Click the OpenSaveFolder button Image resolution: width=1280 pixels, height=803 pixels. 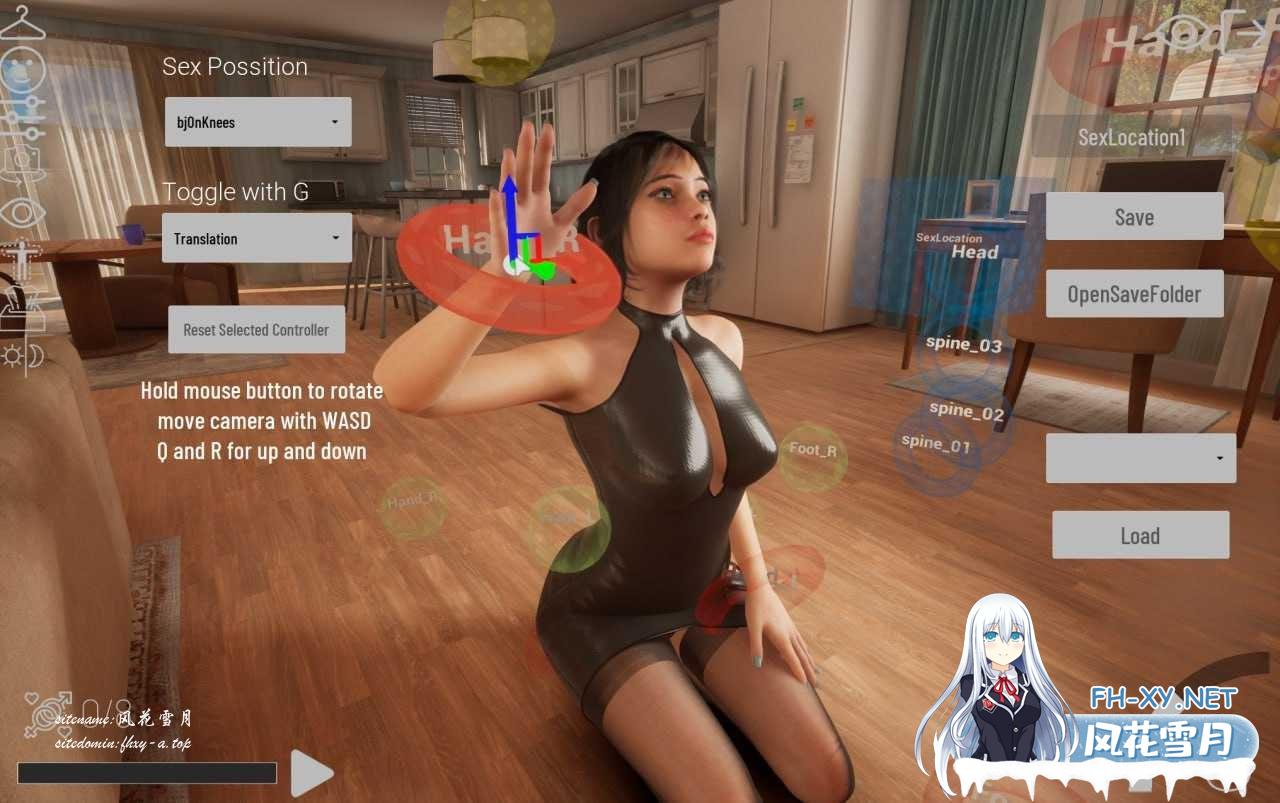click(x=1134, y=294)
